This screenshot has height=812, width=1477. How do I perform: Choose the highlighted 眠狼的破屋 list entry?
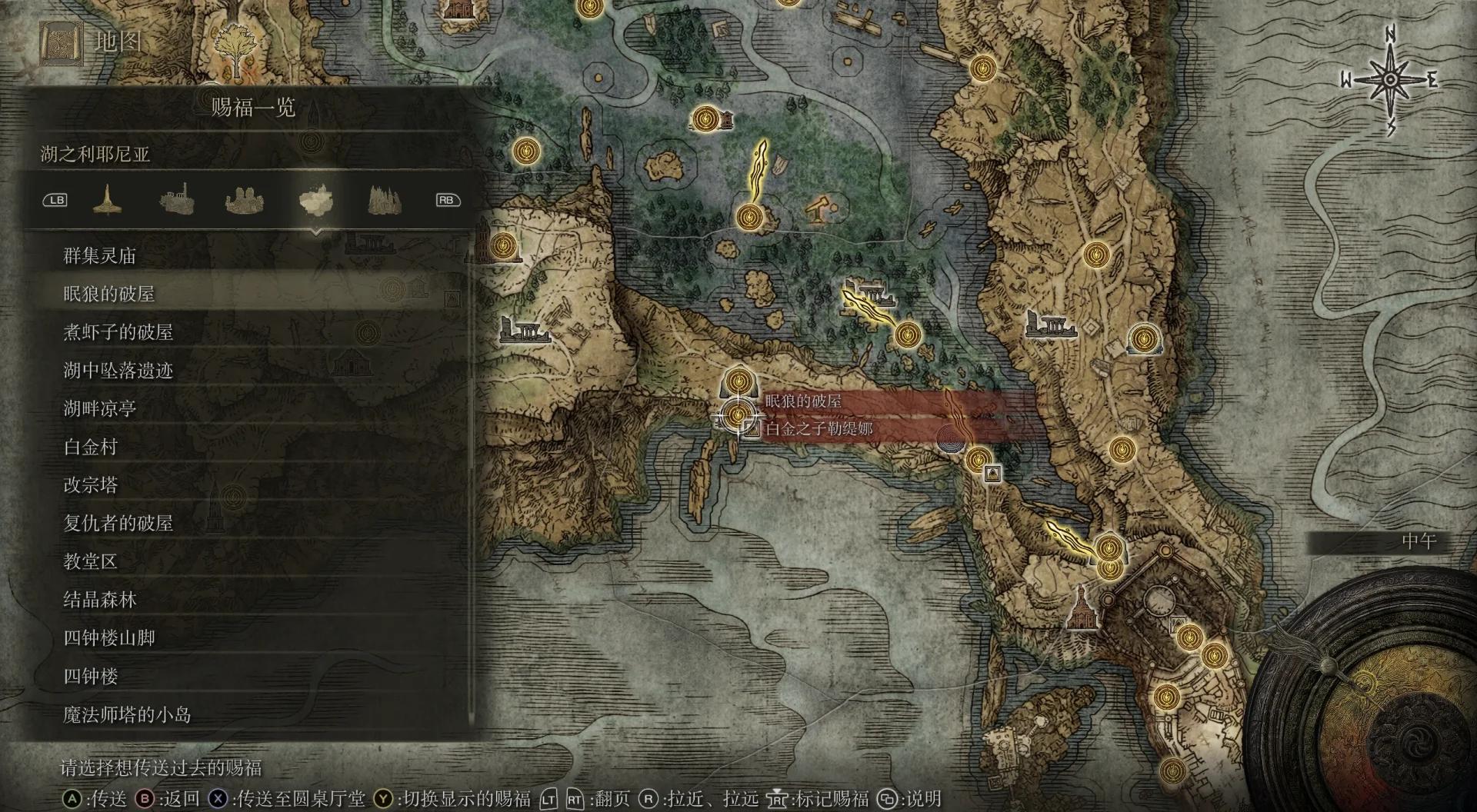[x=108, y=294]
